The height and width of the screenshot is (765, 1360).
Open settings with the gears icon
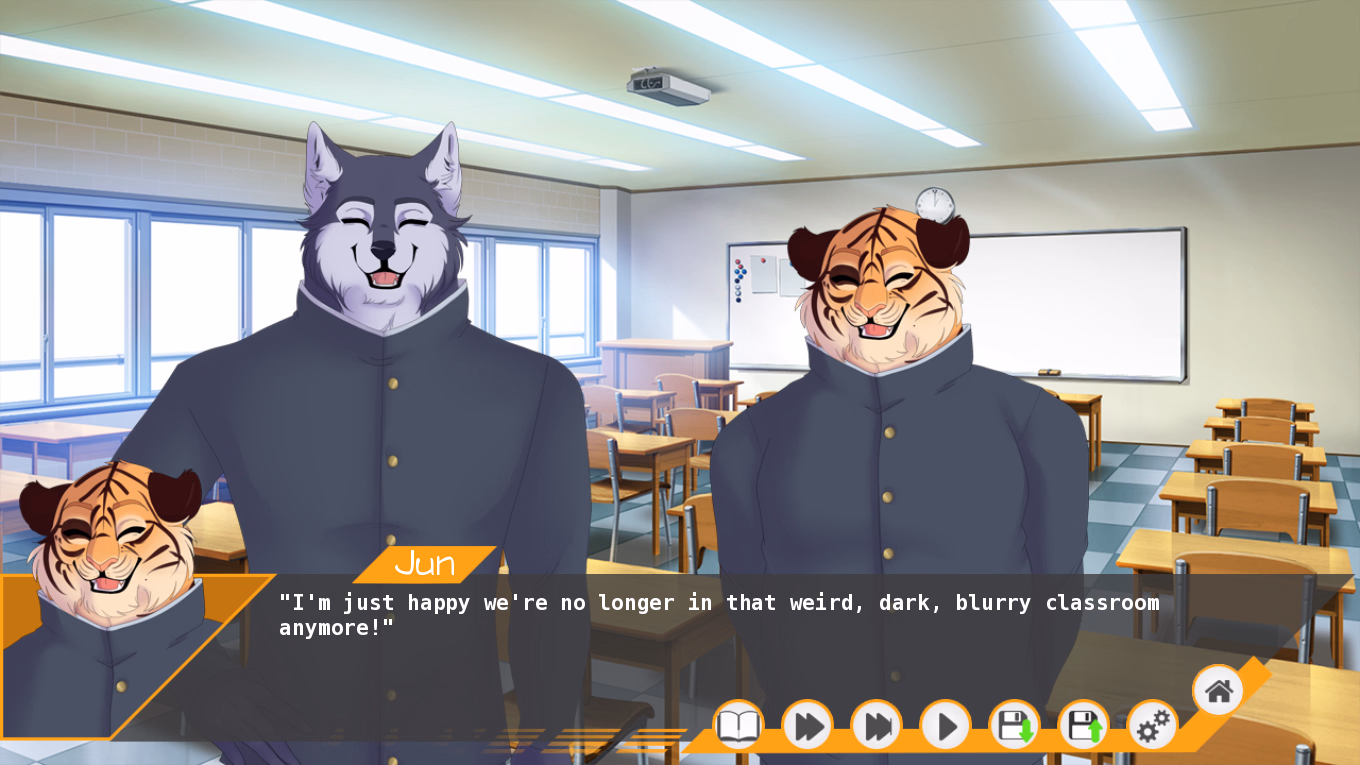(1152, 725)
